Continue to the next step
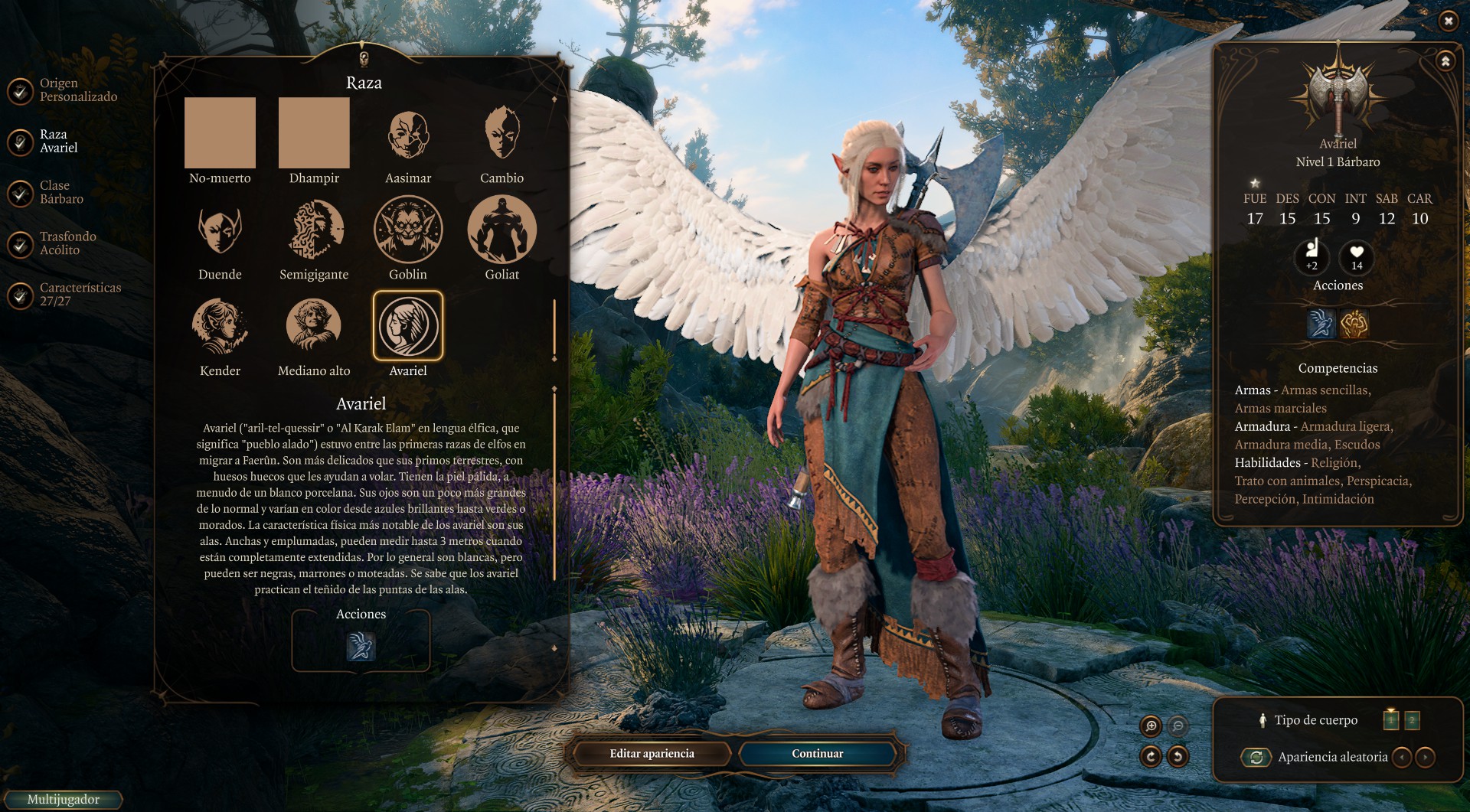 click(817, 754)
